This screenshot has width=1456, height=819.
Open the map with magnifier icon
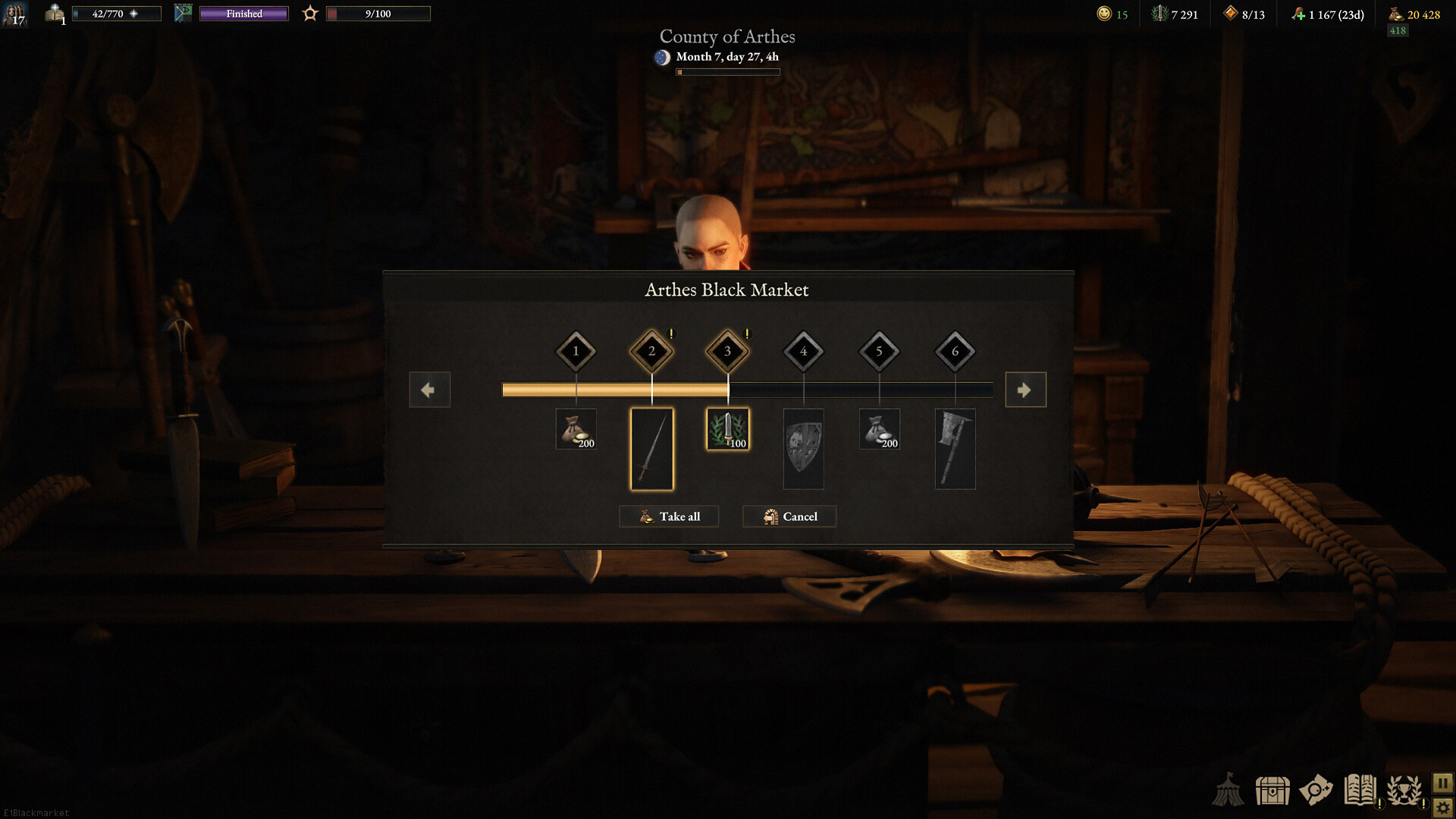[x=1316, y=790]
